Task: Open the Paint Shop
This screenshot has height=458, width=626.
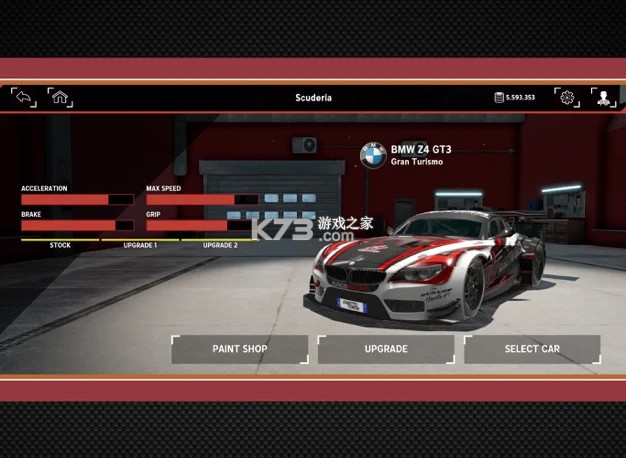Action: pos(240,349)
